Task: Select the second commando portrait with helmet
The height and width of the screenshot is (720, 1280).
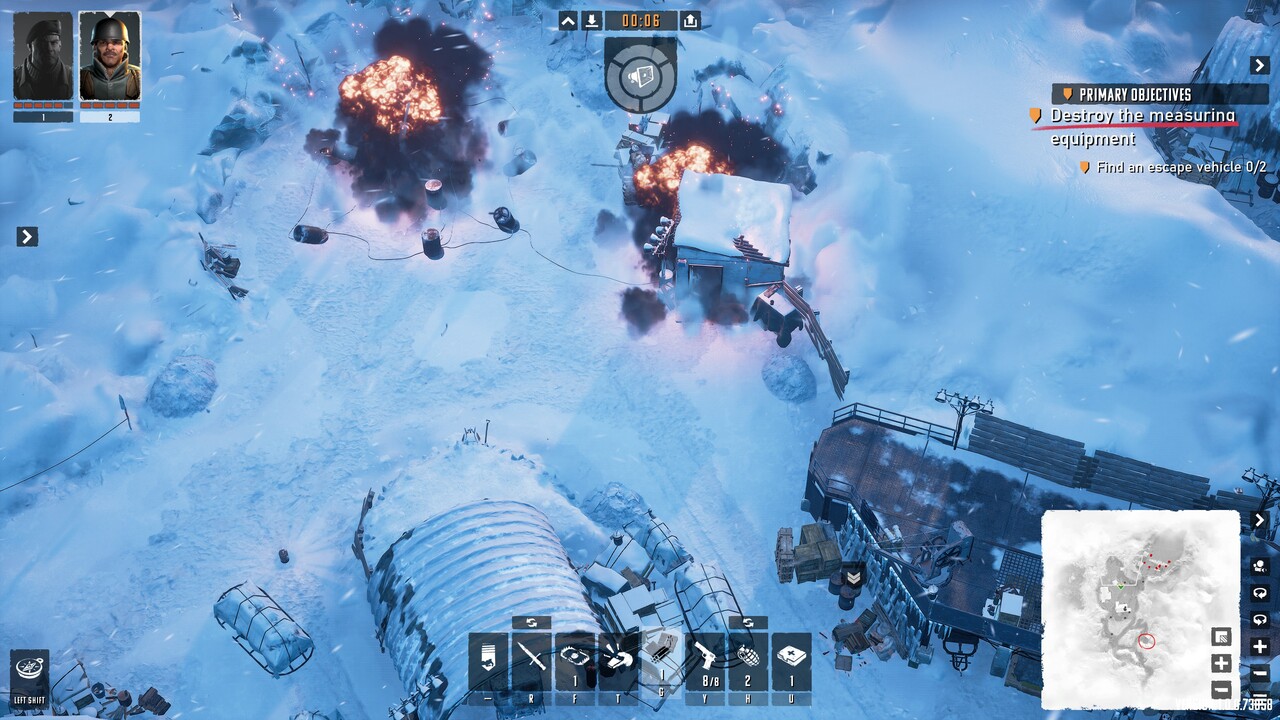Action: point(110,56)
